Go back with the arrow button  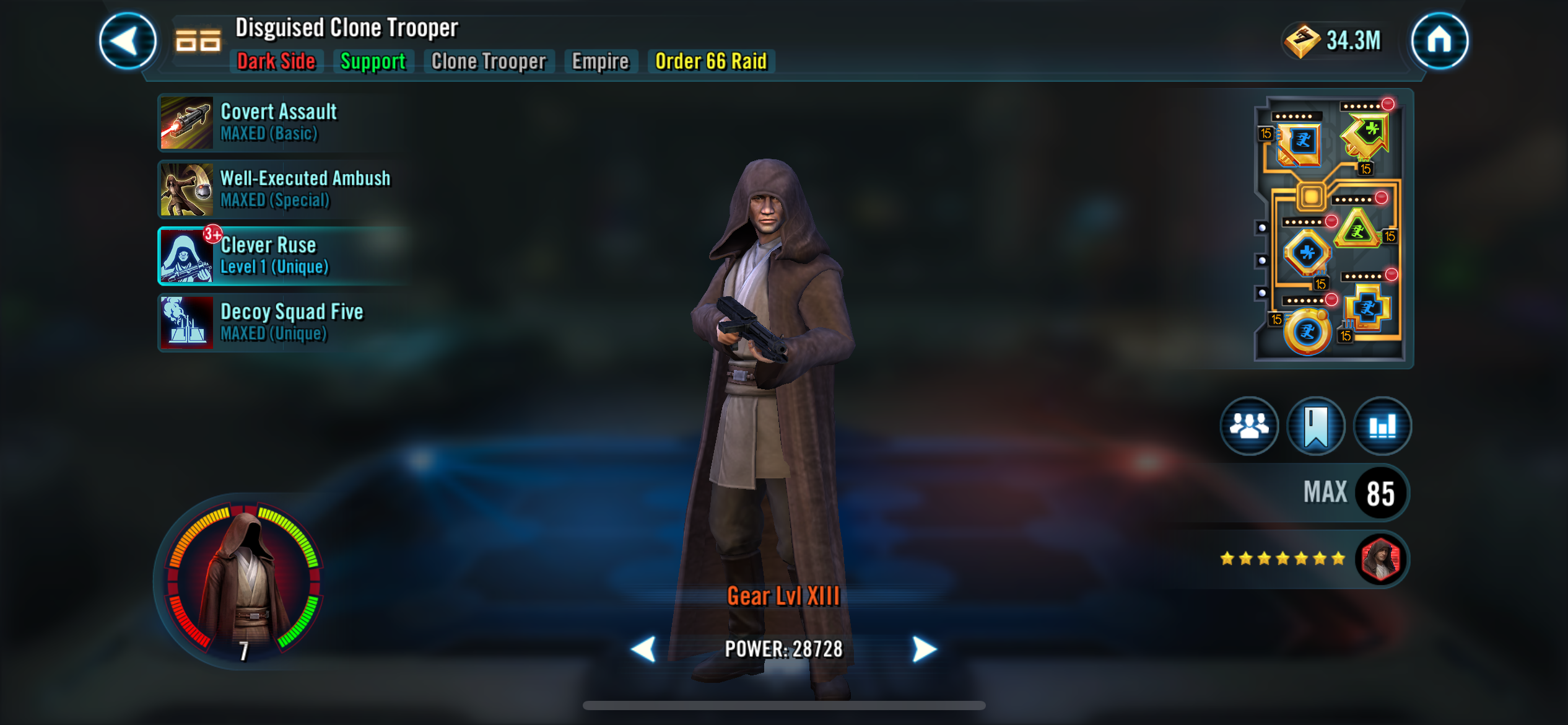[128, 42]
